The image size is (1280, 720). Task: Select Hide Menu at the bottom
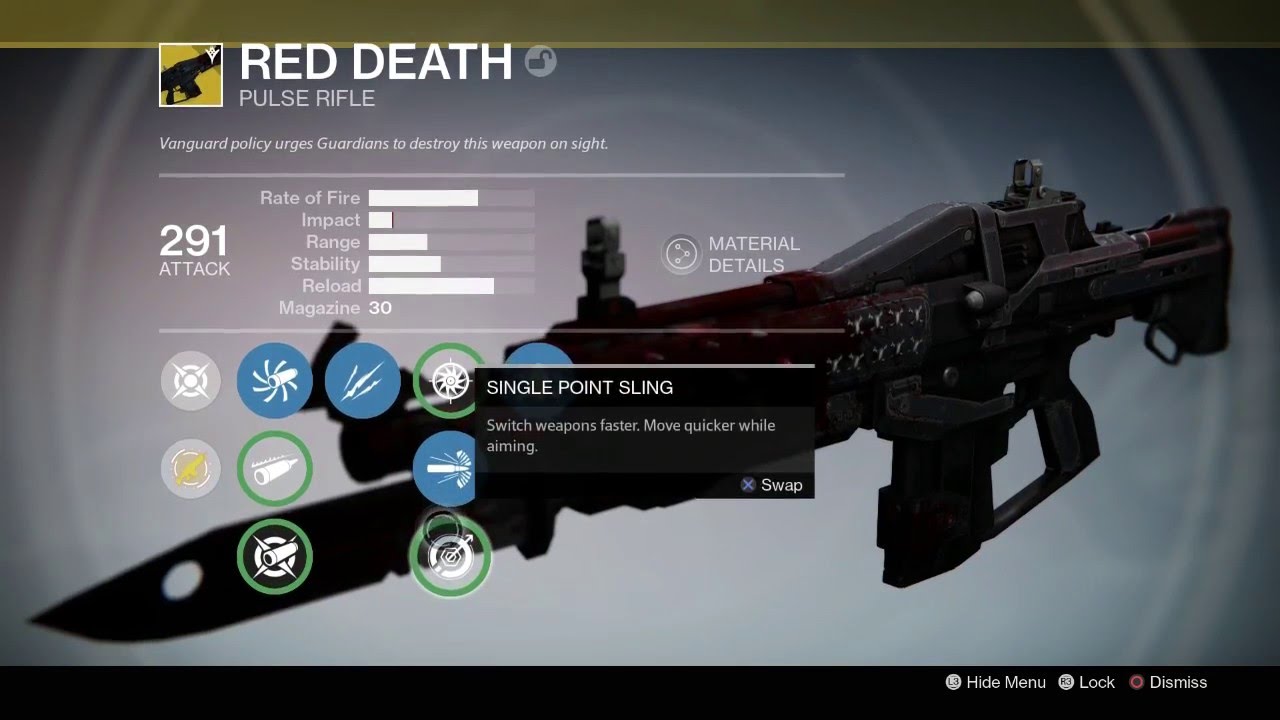tap(995, 682)
